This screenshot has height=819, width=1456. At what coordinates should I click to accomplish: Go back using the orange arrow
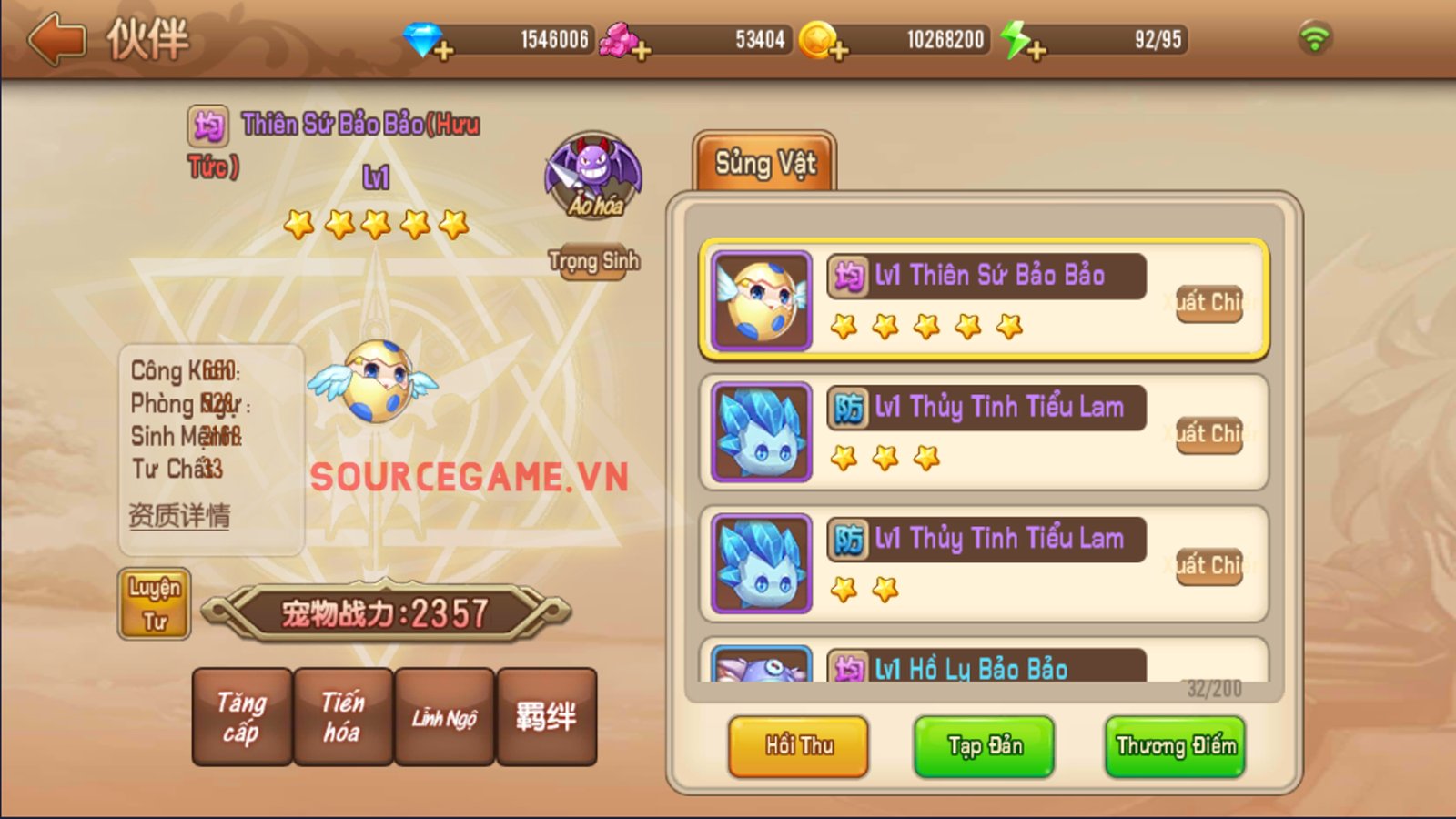[x=56, y=40]
